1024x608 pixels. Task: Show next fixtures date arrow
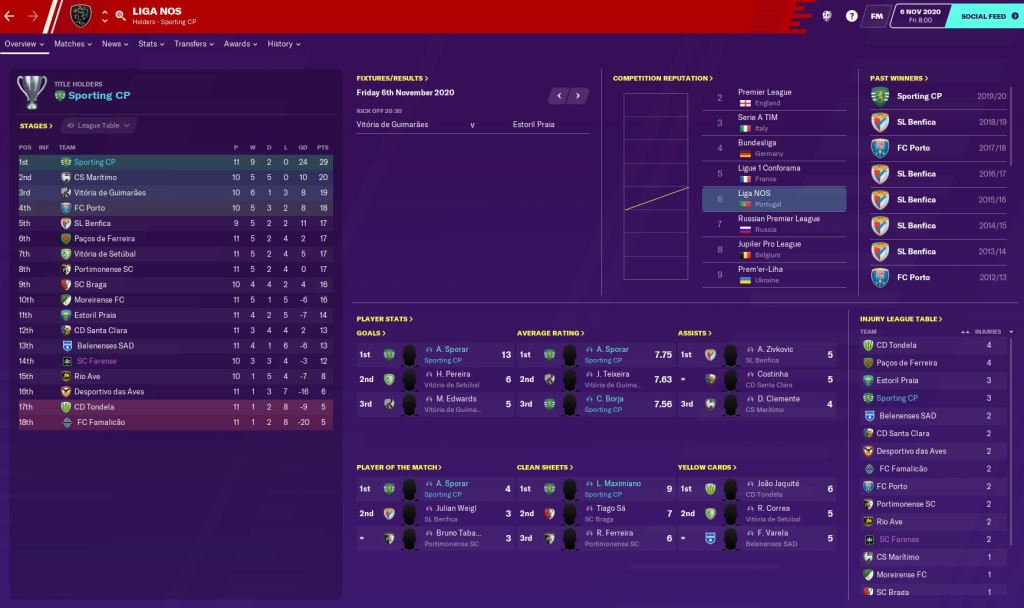tap(579, 96)
